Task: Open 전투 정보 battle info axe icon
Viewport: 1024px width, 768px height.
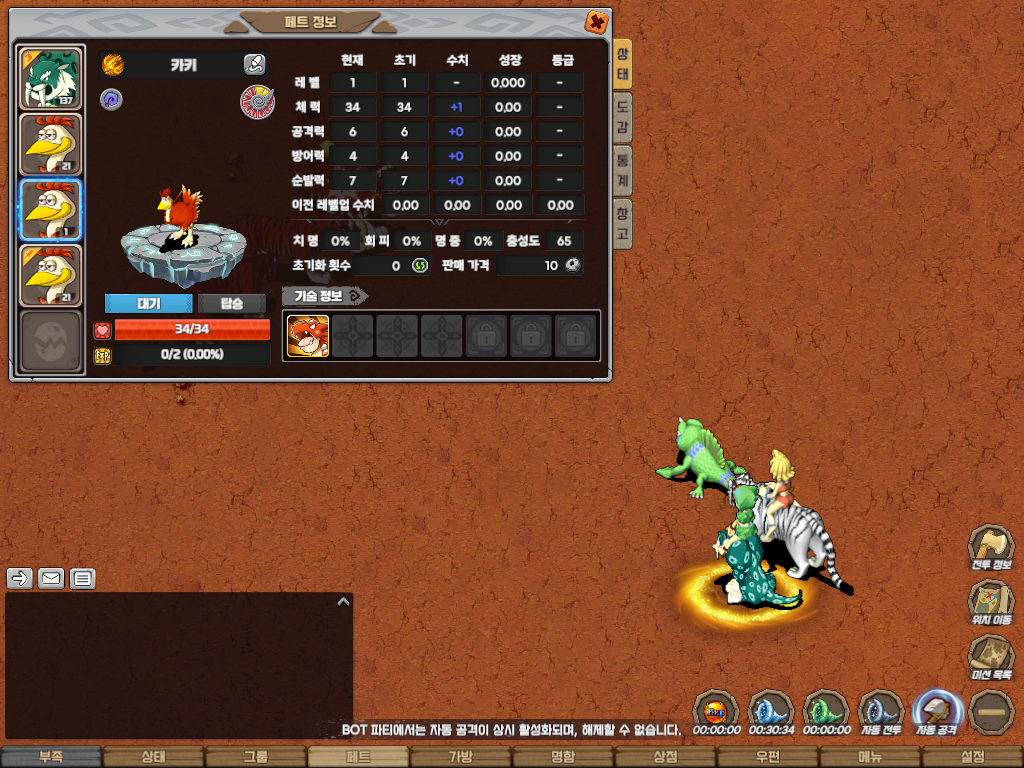Action: tap(990, 546)
